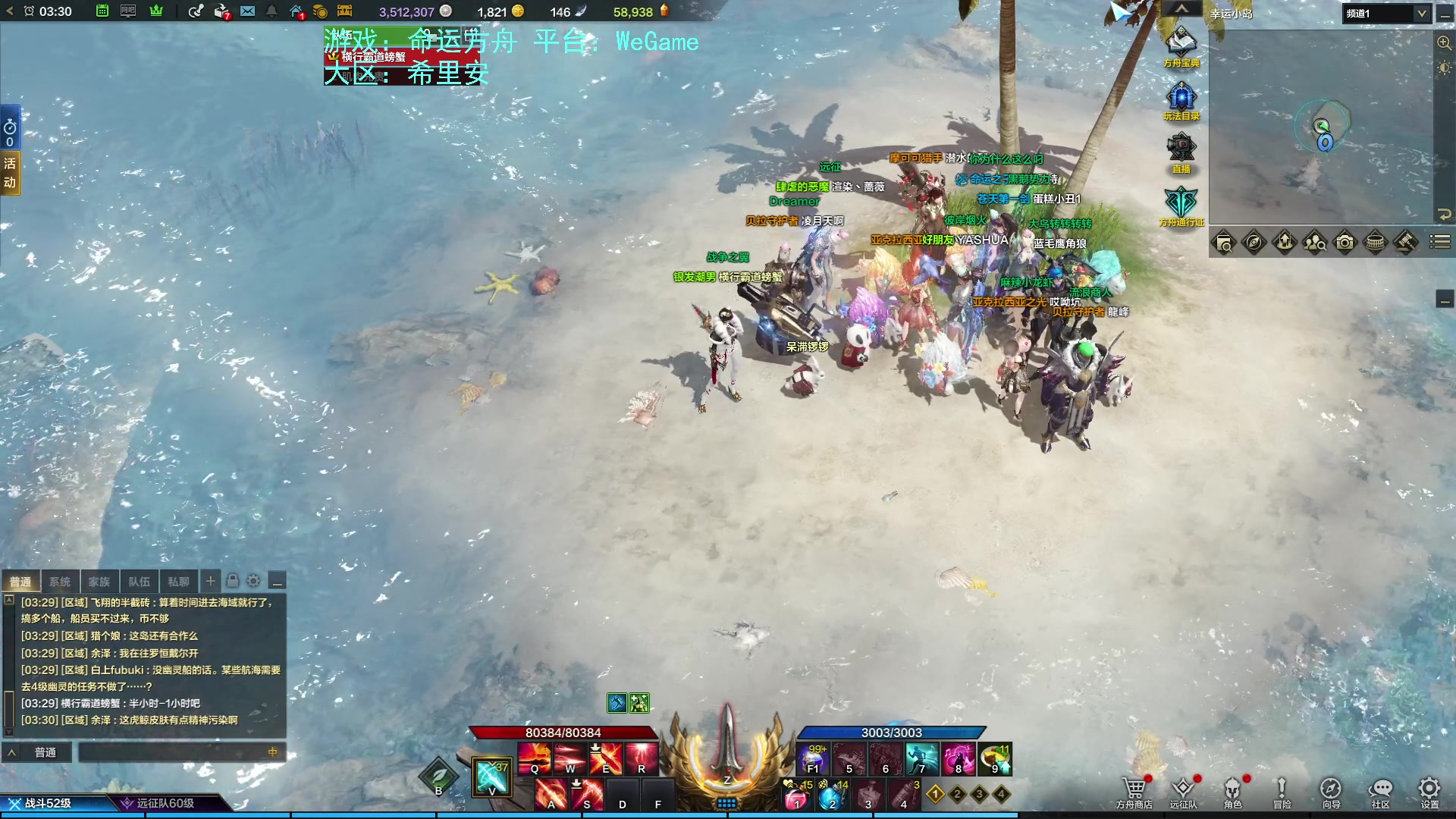Use the F1 potion slot

pos(813,758)
